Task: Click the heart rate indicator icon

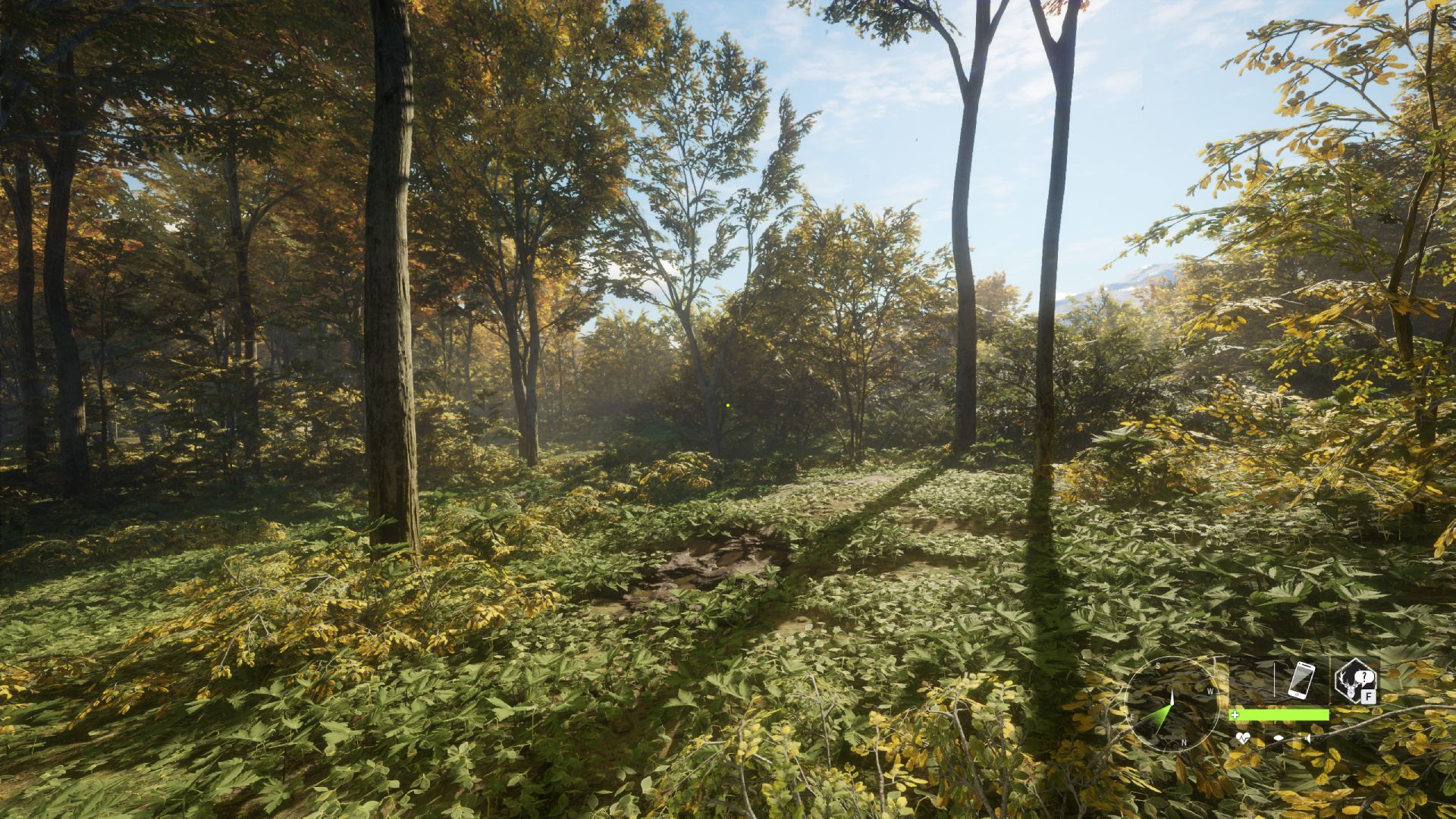Action: pos(1241,738)
